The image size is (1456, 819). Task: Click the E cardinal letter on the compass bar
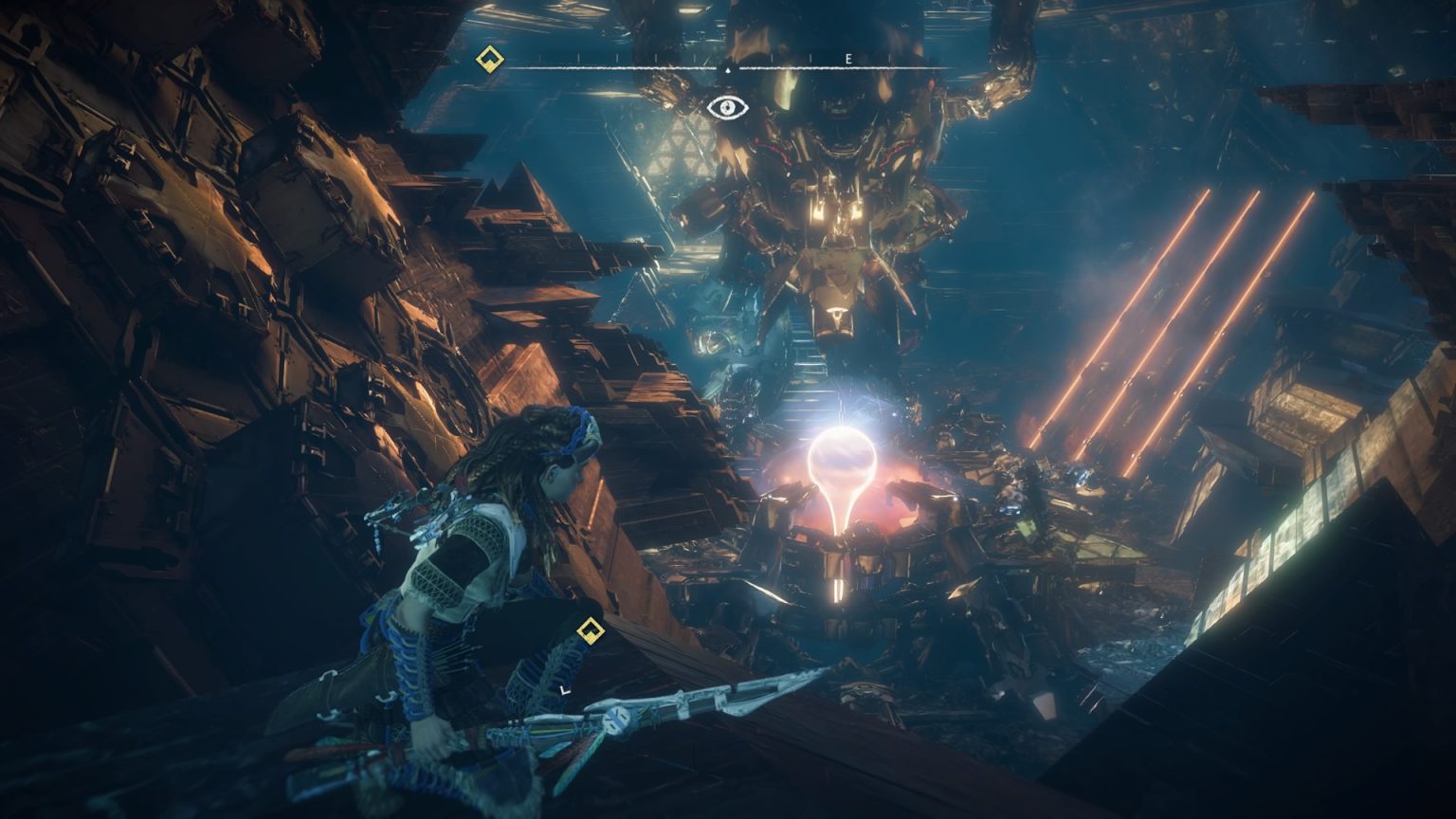coord(846,59)
